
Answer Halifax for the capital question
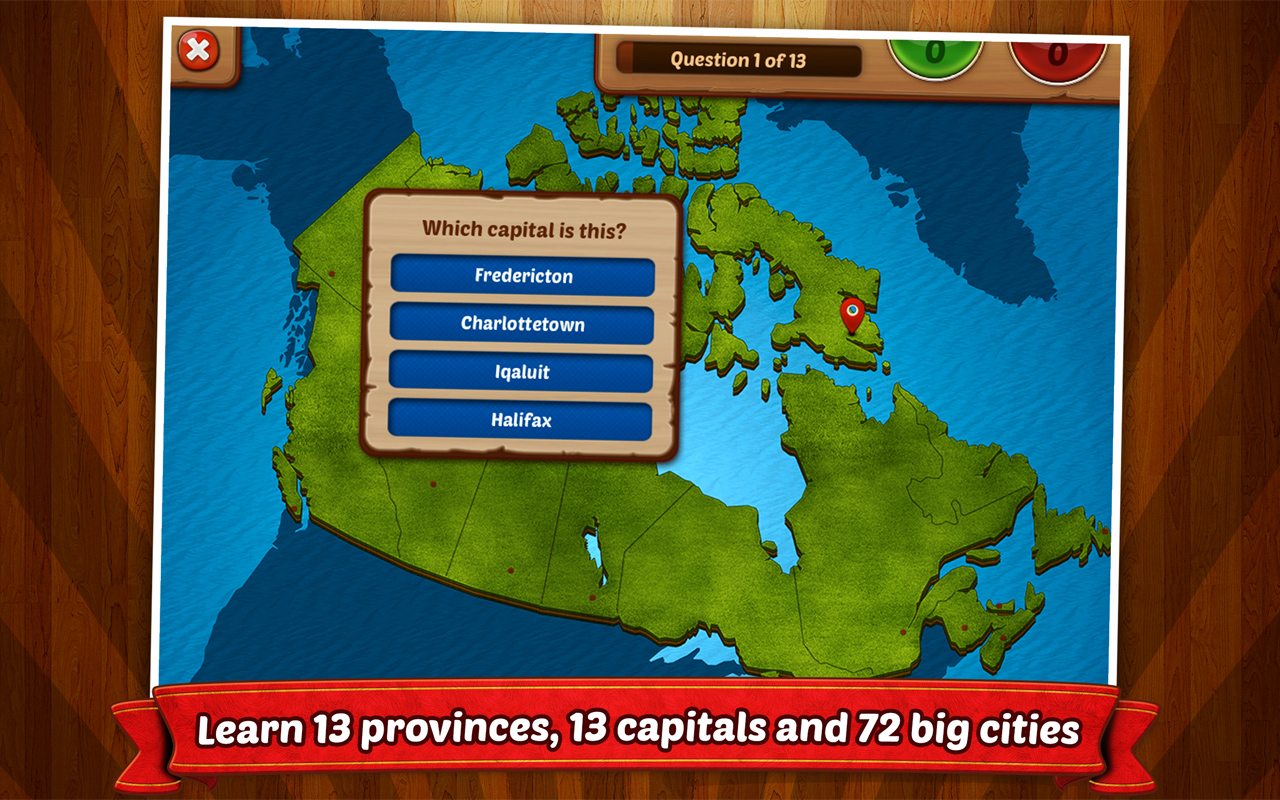[524, 419]
